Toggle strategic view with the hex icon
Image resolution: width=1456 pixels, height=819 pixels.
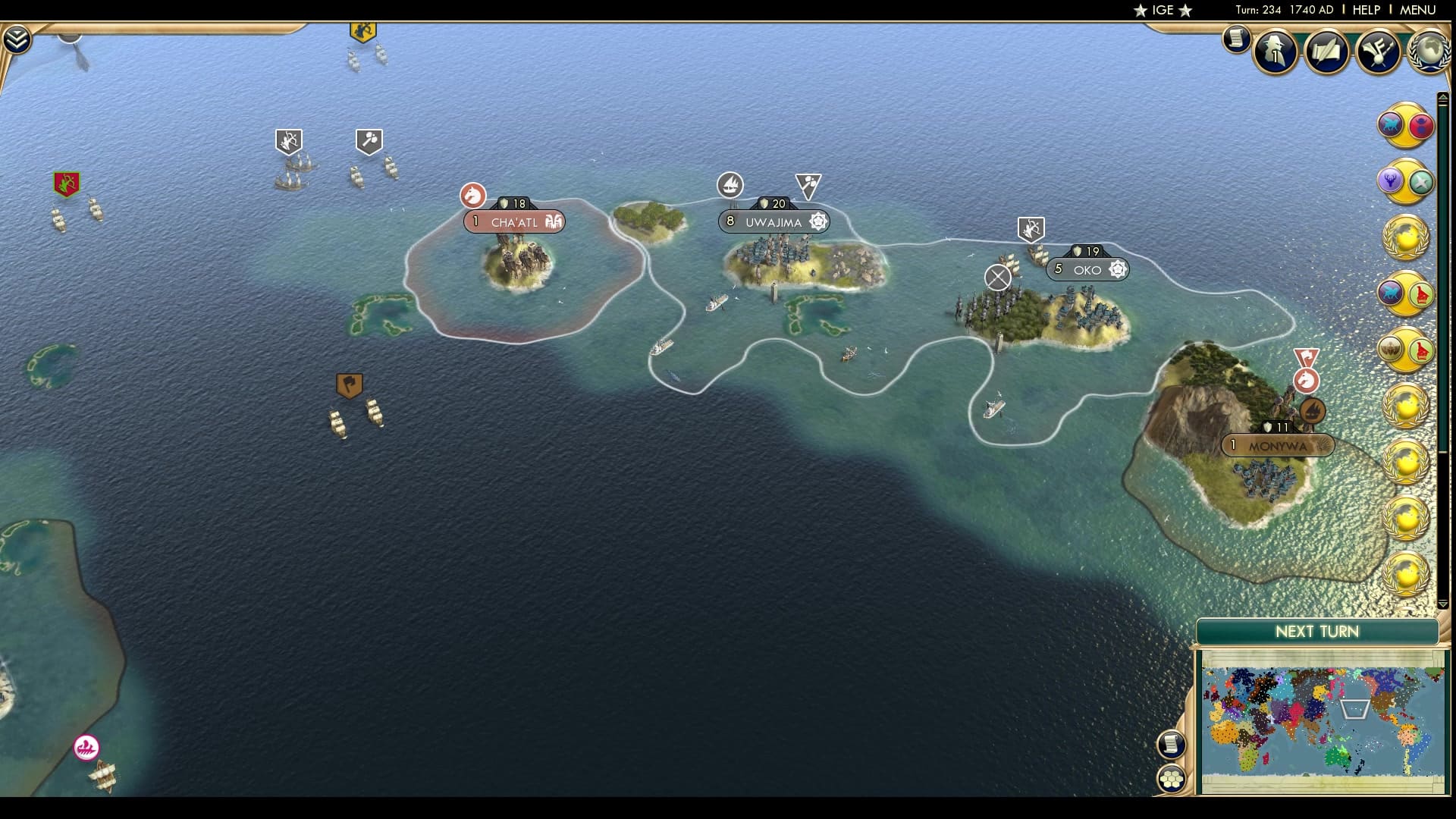pyautogui.click(x=1171, y=778)
